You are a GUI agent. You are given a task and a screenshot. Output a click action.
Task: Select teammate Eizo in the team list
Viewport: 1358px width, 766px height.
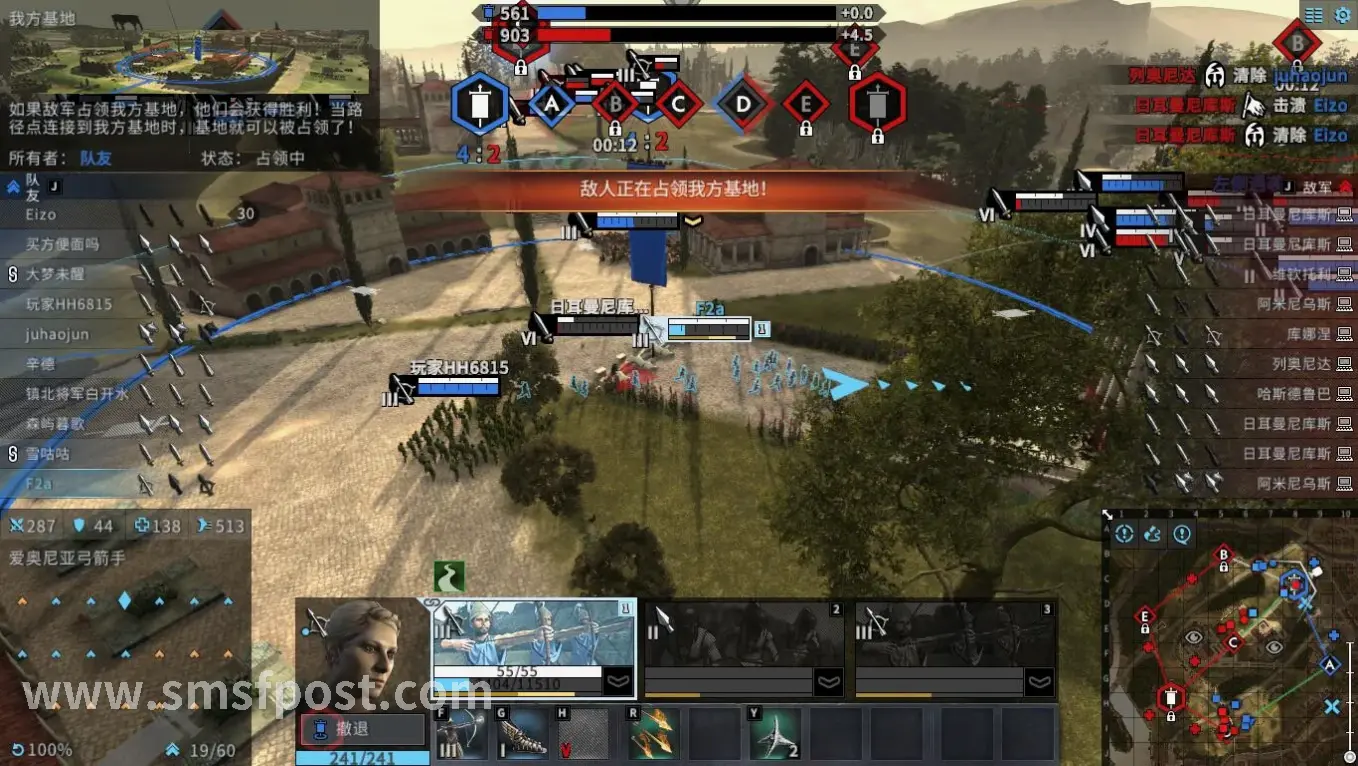point(42,214)
